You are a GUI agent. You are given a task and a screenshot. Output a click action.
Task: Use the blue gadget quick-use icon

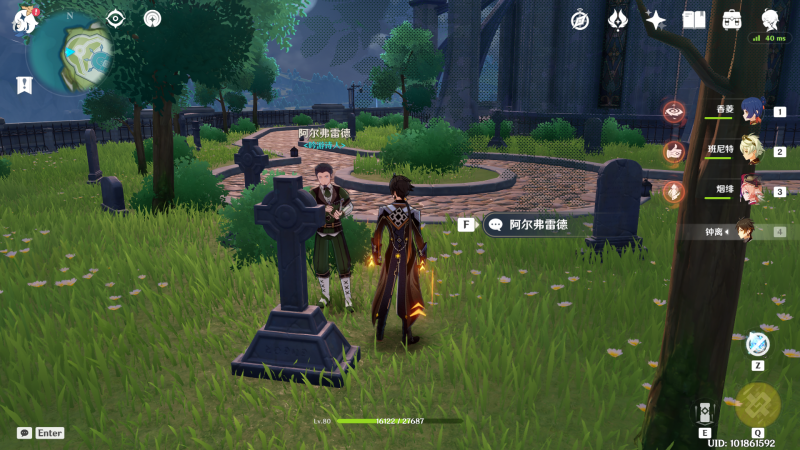pyautogui.click(x=758, y=345)
